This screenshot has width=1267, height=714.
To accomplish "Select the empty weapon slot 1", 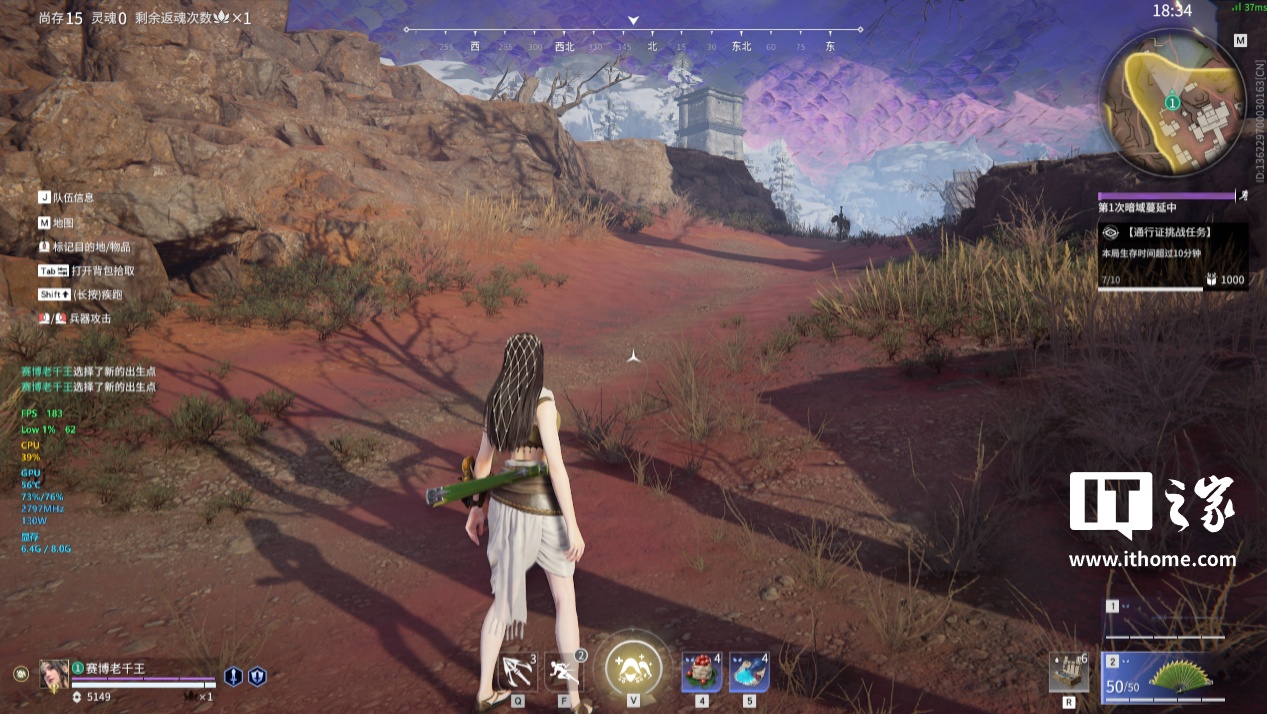I will (1165, 619).
